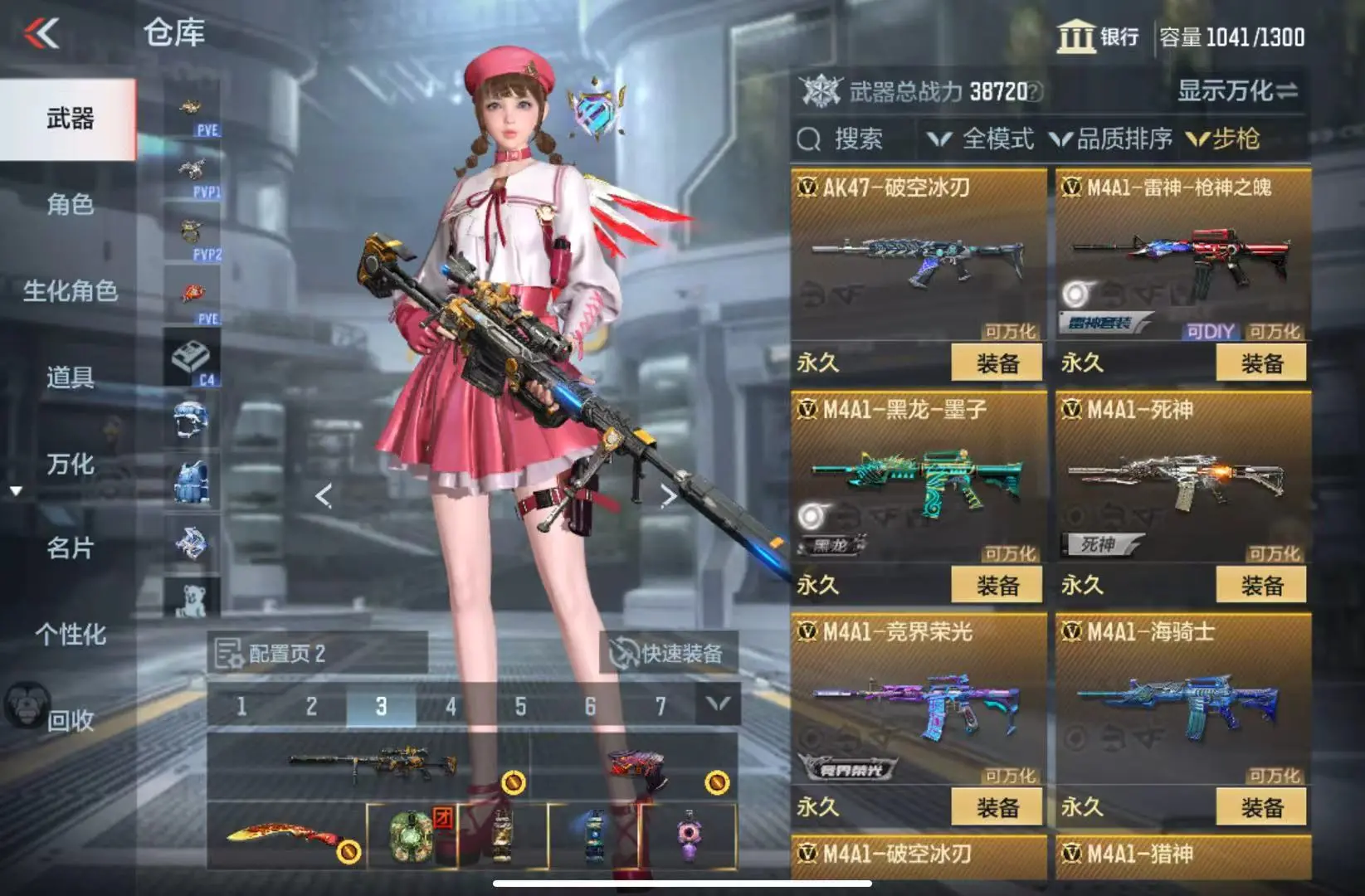Image resolution: width=1365 pixels, height=896 pixels.
Task: Toggle the 显示万化 switch
Action: (x=1237, y=90)
